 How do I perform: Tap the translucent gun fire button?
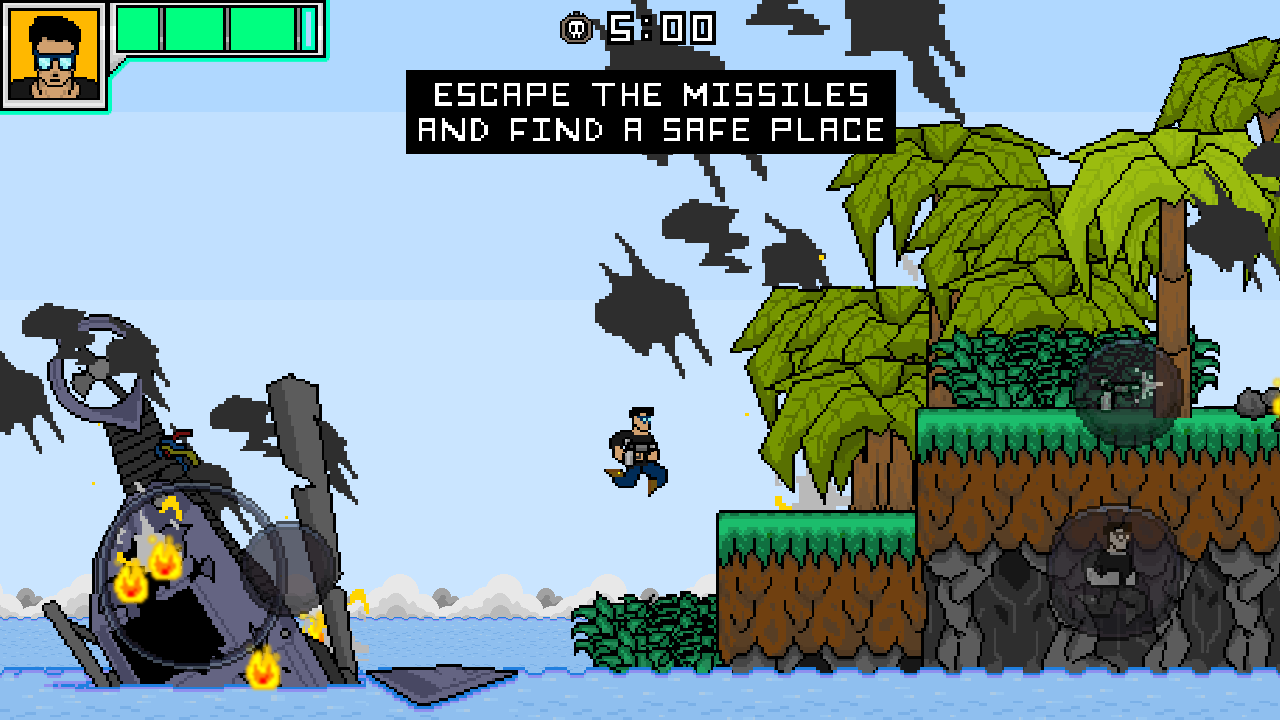(1128, 392)
